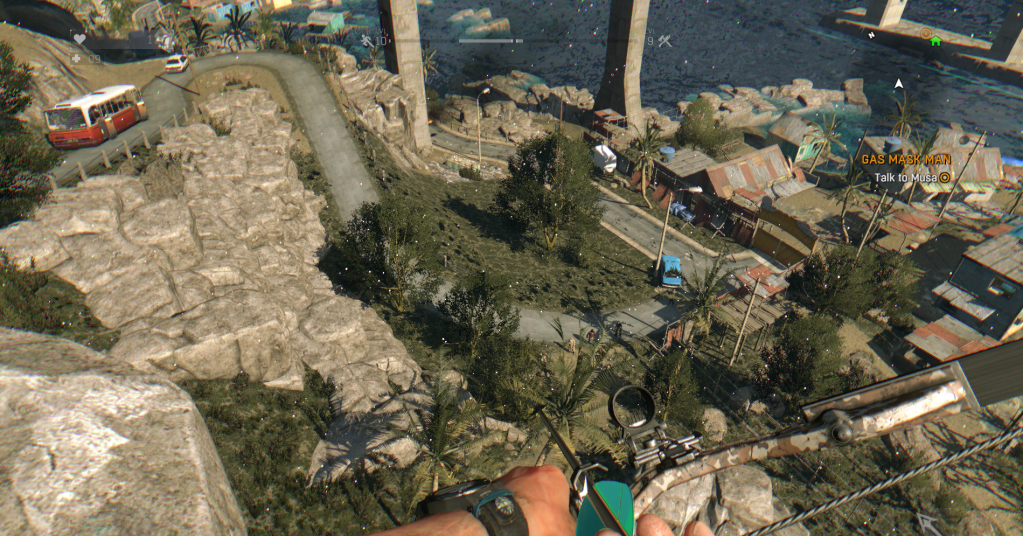This screenshot has height=536, width=1023.
Task: Click the white player arrow on minimap
Action: [898, 83]
